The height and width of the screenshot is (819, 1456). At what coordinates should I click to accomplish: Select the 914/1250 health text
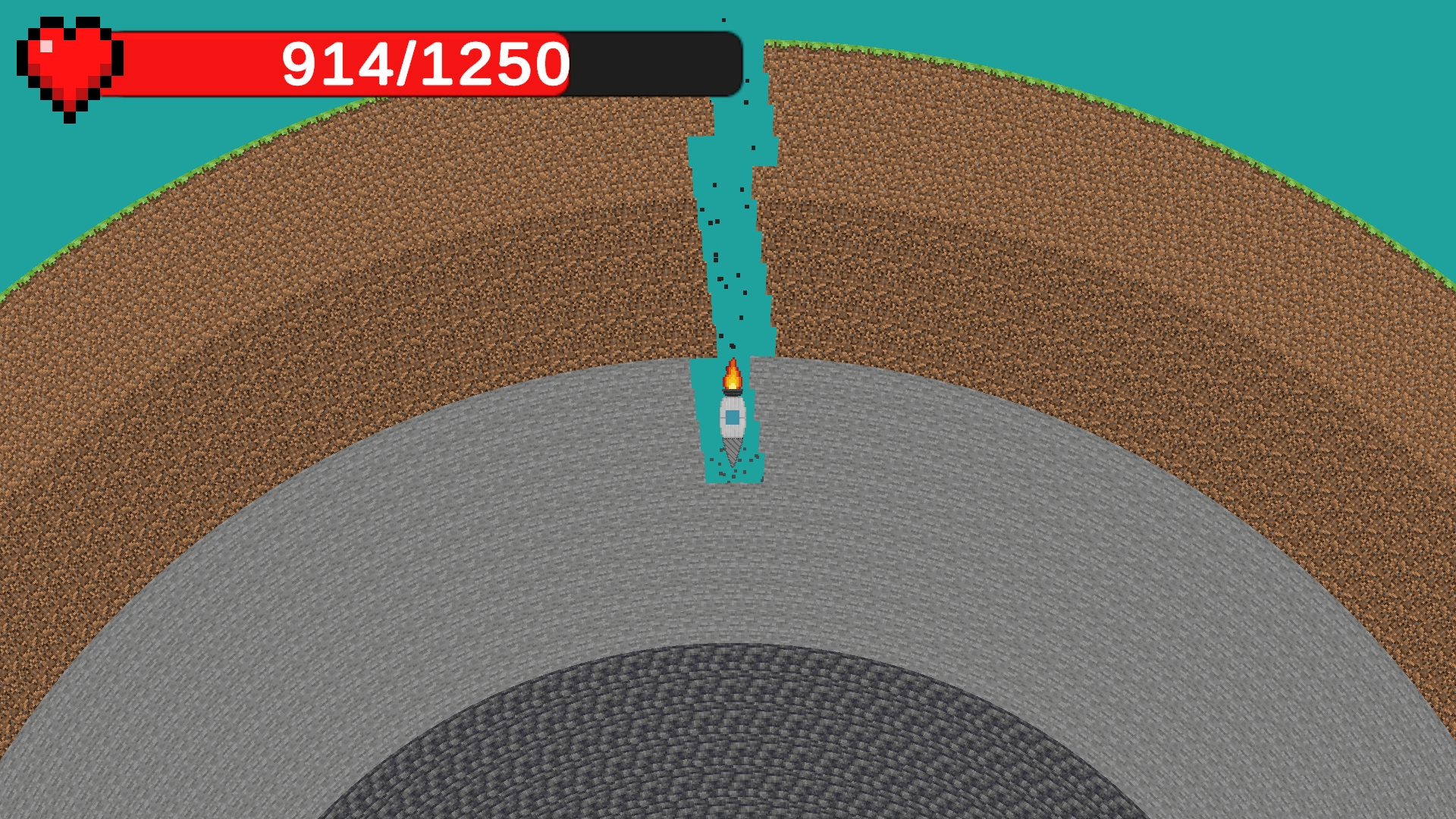(x=425, y=64)
